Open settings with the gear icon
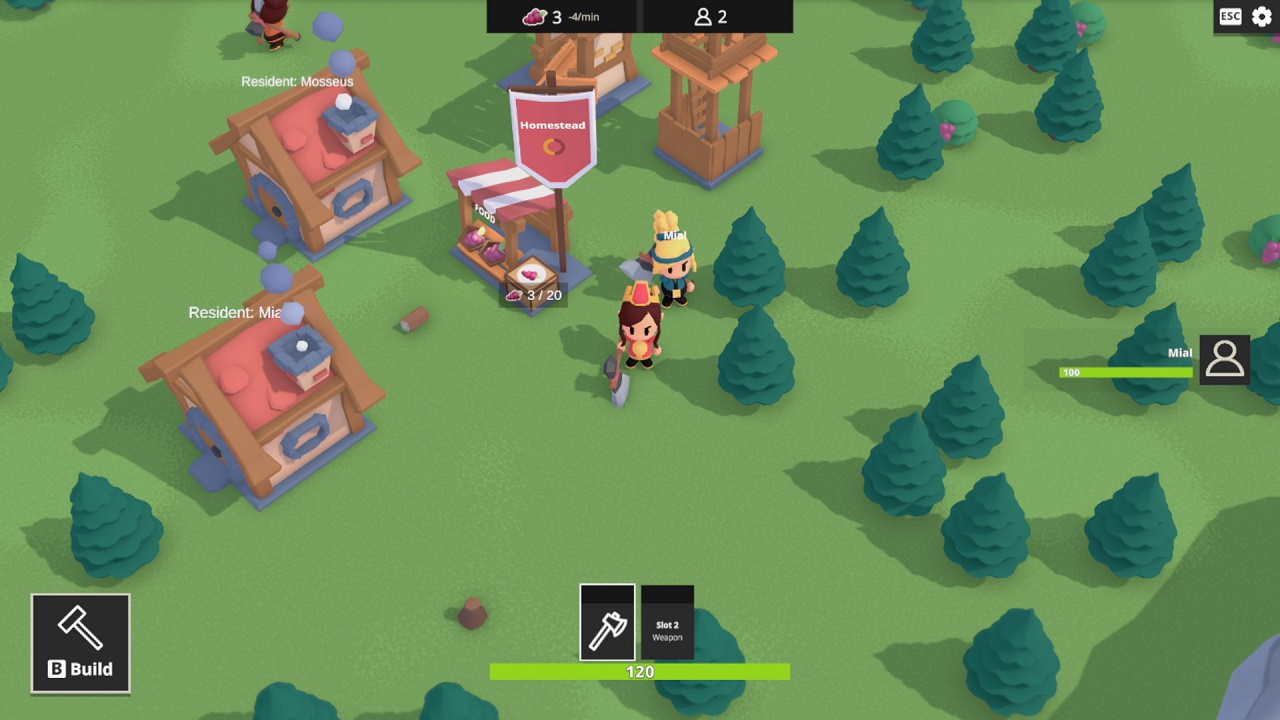Viewport: 1280px width, 720px height. pyautogui.click(x=1262, y=17)
